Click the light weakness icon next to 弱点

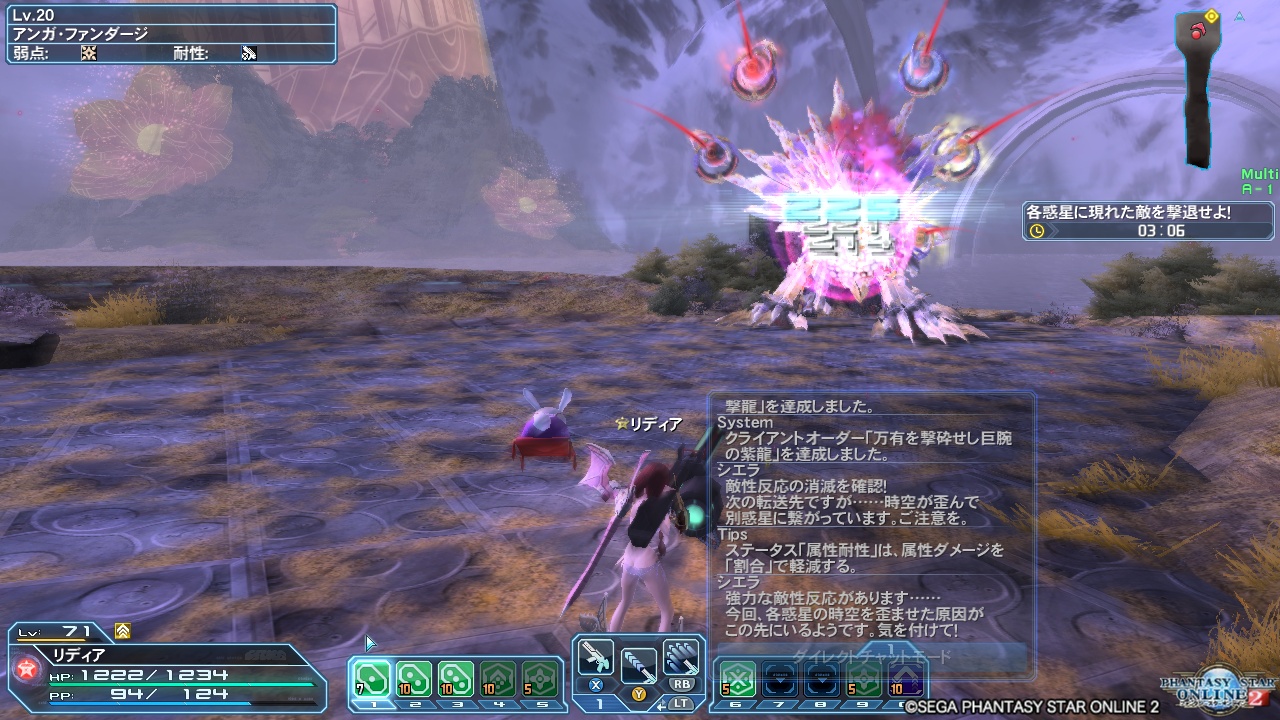(x=88, y=51)
